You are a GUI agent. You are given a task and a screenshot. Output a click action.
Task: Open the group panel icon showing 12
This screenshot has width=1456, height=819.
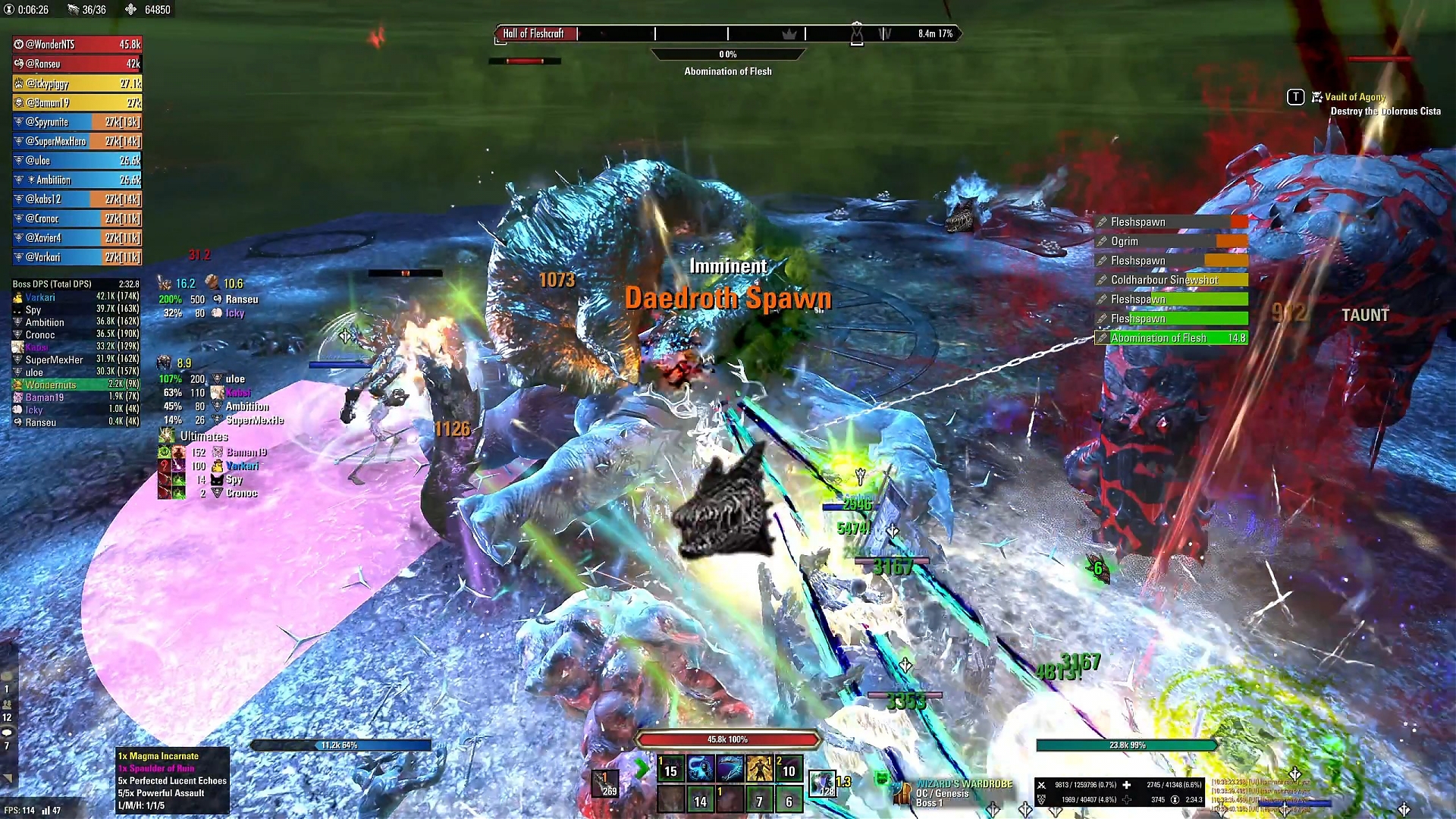tap(7, 704)
